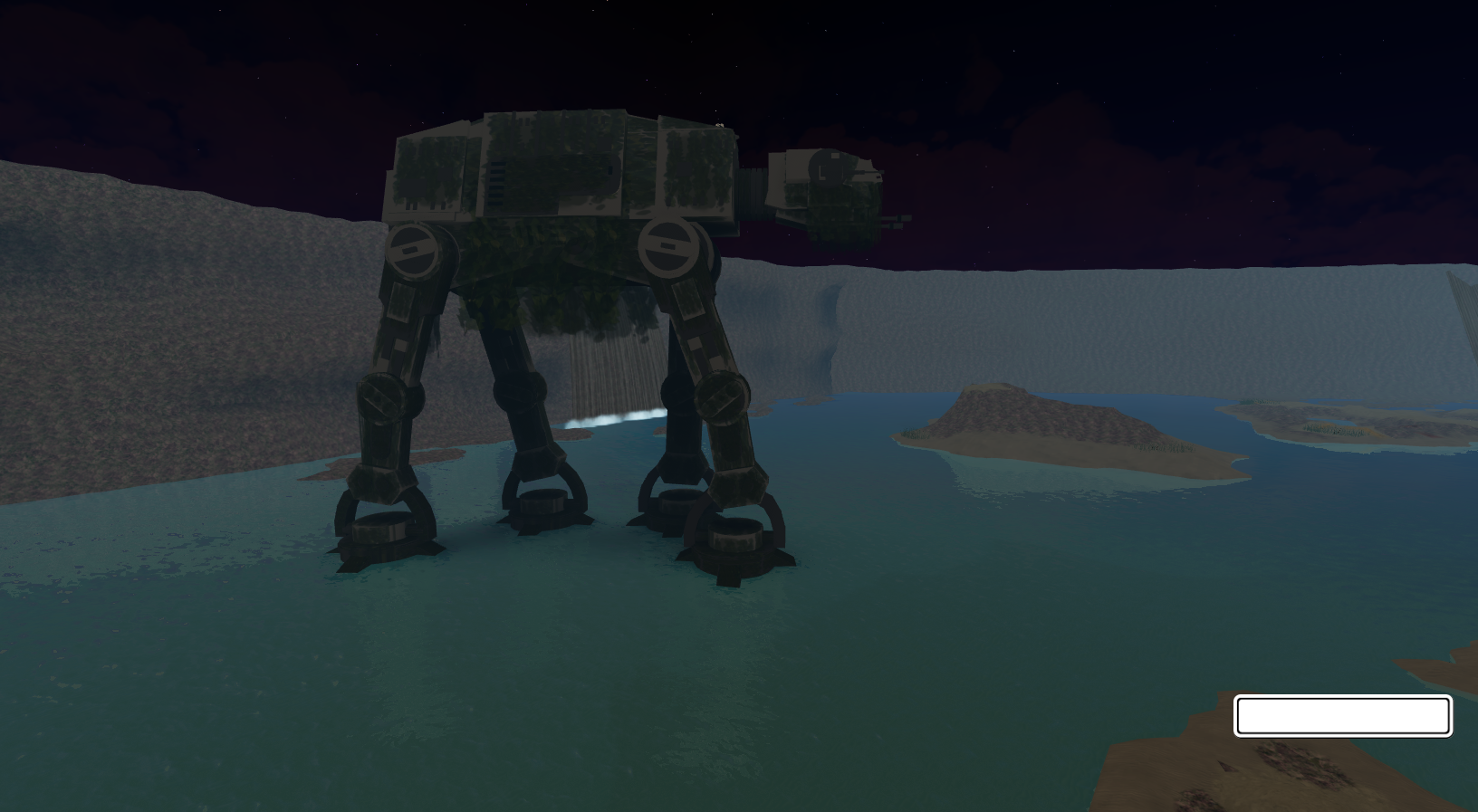Activate the white text entry box

pos(1342,715)
